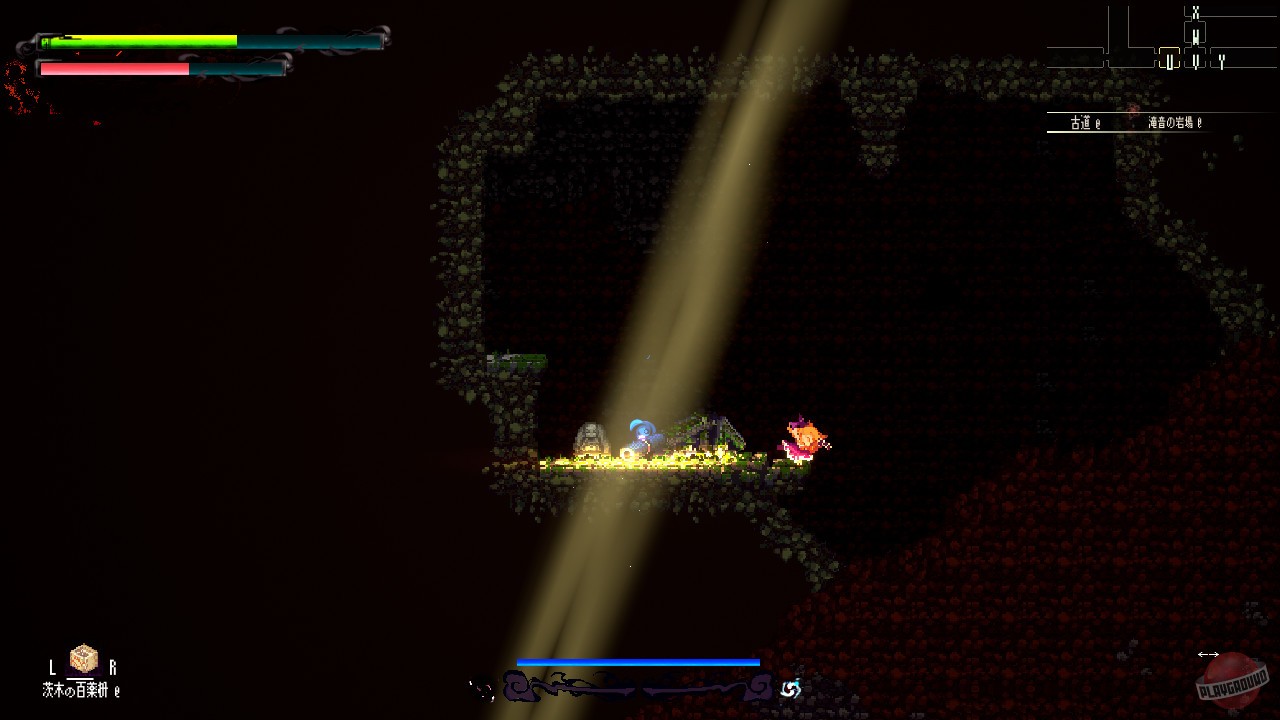
Task: Click the blue charge bar above the scroll
Action: tap(637, 662)
